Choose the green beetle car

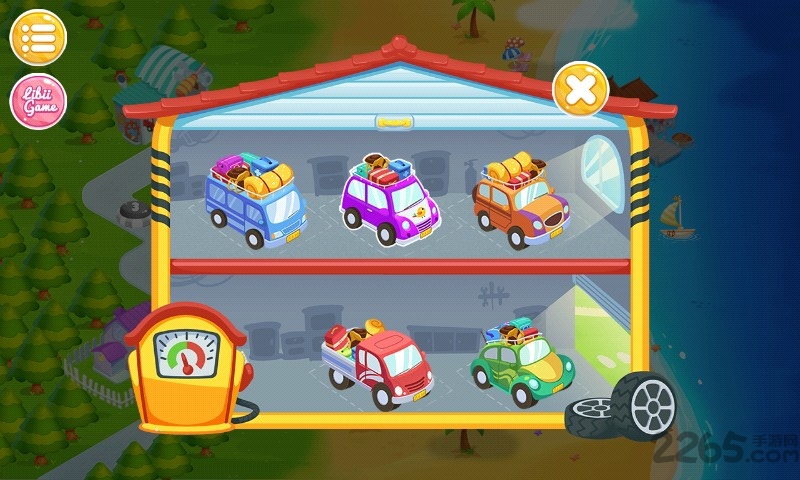pyautogui.click(x=521, y=362)
